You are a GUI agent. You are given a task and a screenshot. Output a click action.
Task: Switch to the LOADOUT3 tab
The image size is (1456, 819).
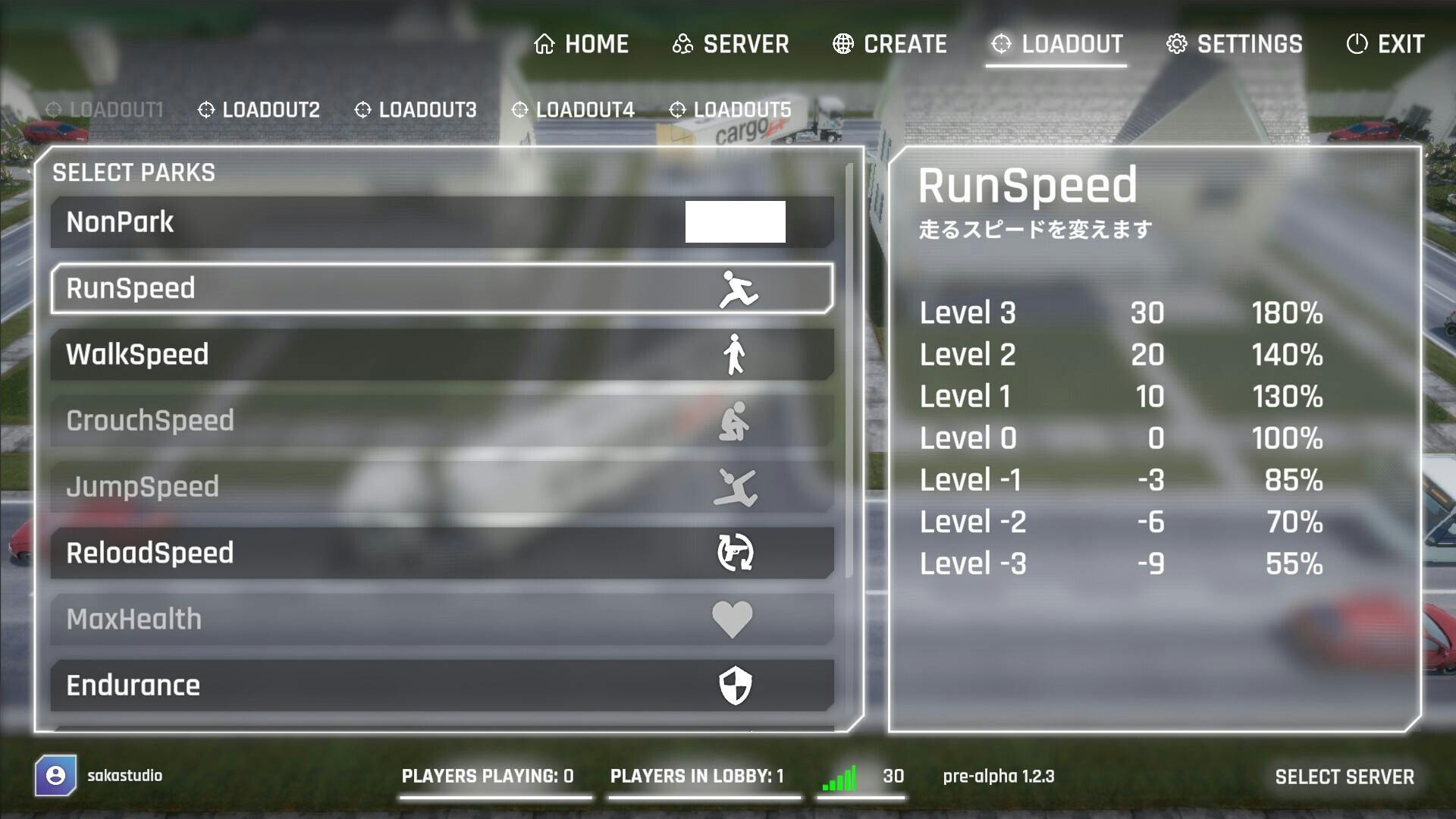(416, 110)
